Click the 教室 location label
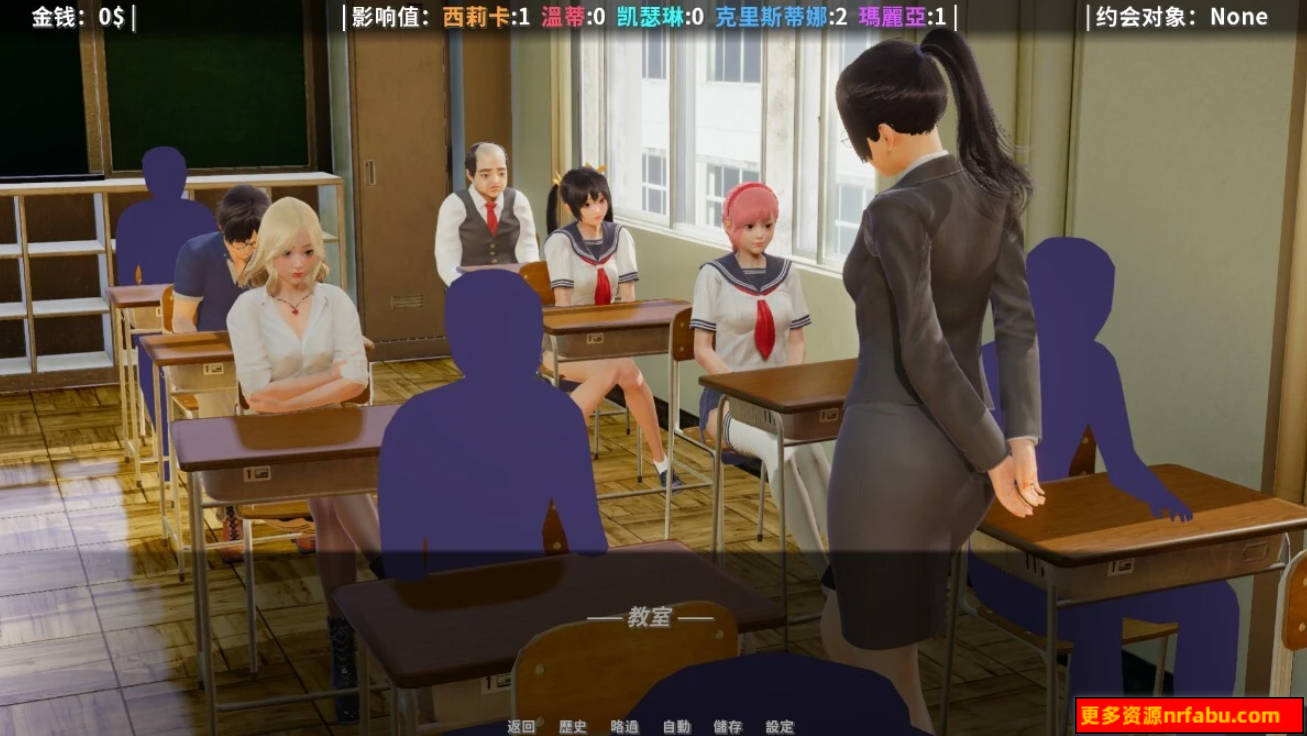 pos(650,617)
